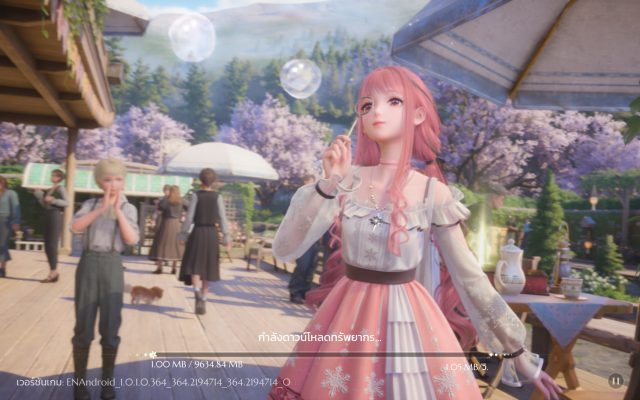Pause the resource download
The width and height of the screenshot is (640, 400).
click(616, 380)
